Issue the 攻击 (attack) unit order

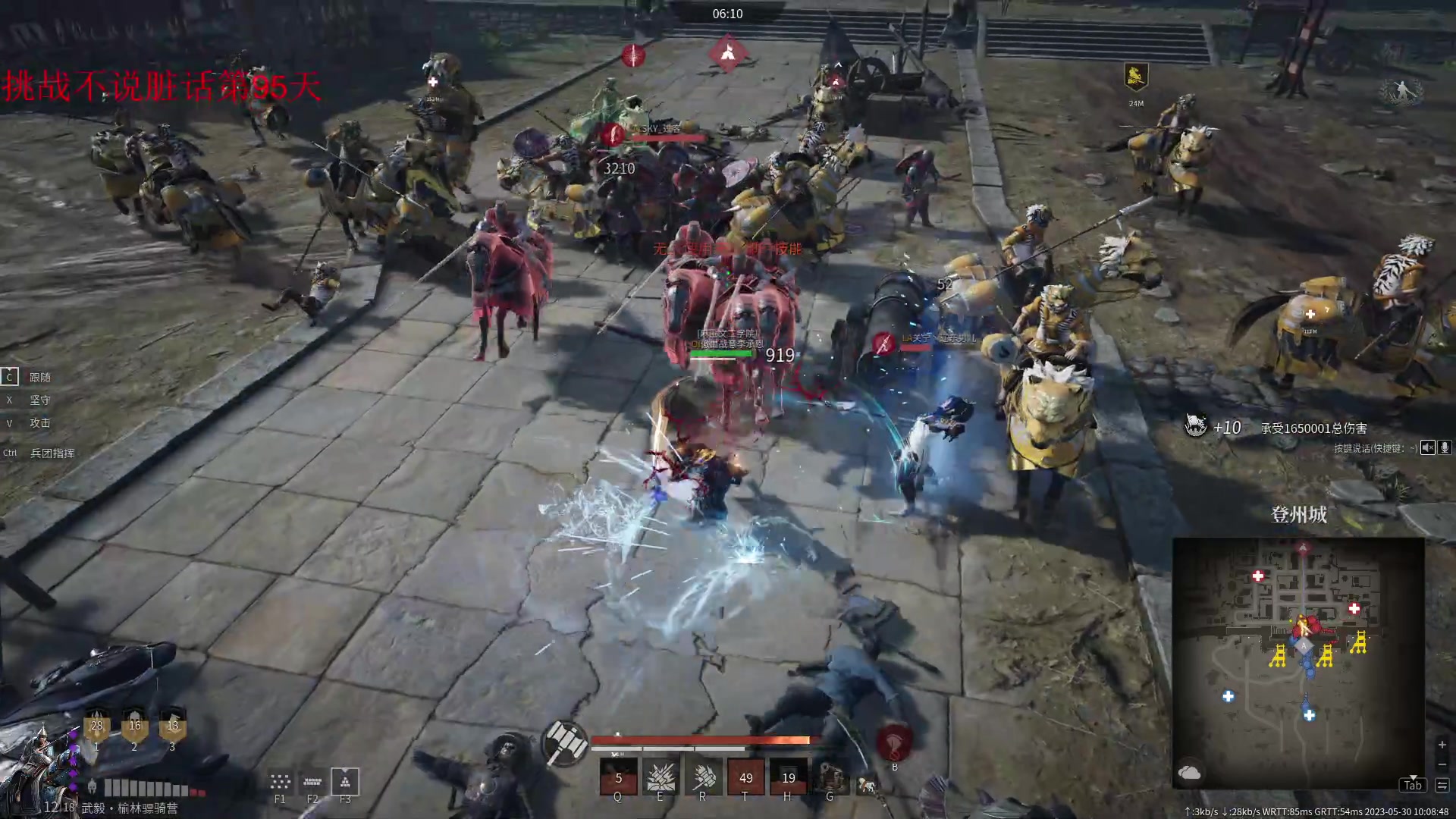pyautogui.click(x=39, y=422)
